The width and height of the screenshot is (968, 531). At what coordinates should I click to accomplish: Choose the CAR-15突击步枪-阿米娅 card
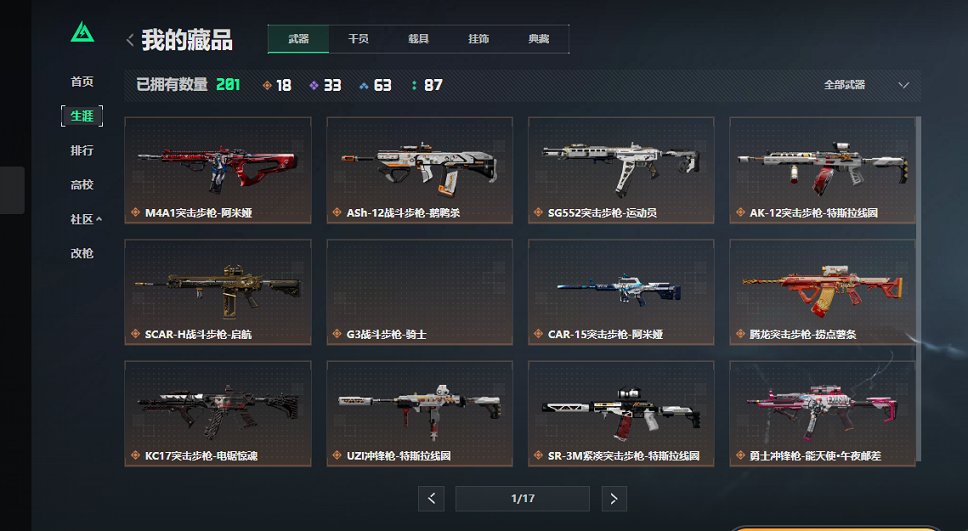point(621,291)
